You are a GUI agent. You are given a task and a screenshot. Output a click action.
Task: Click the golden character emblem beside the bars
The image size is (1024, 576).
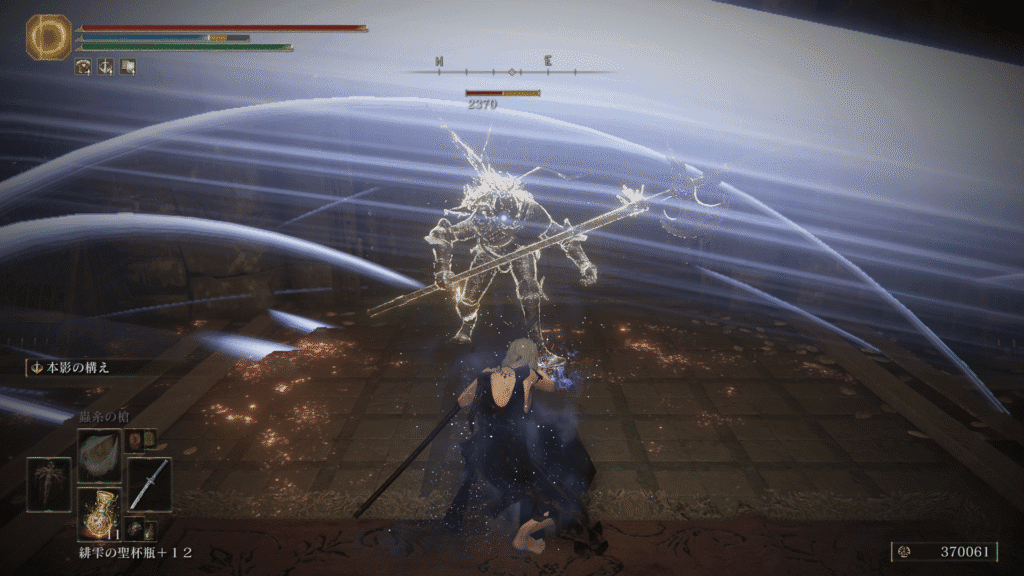44,37
